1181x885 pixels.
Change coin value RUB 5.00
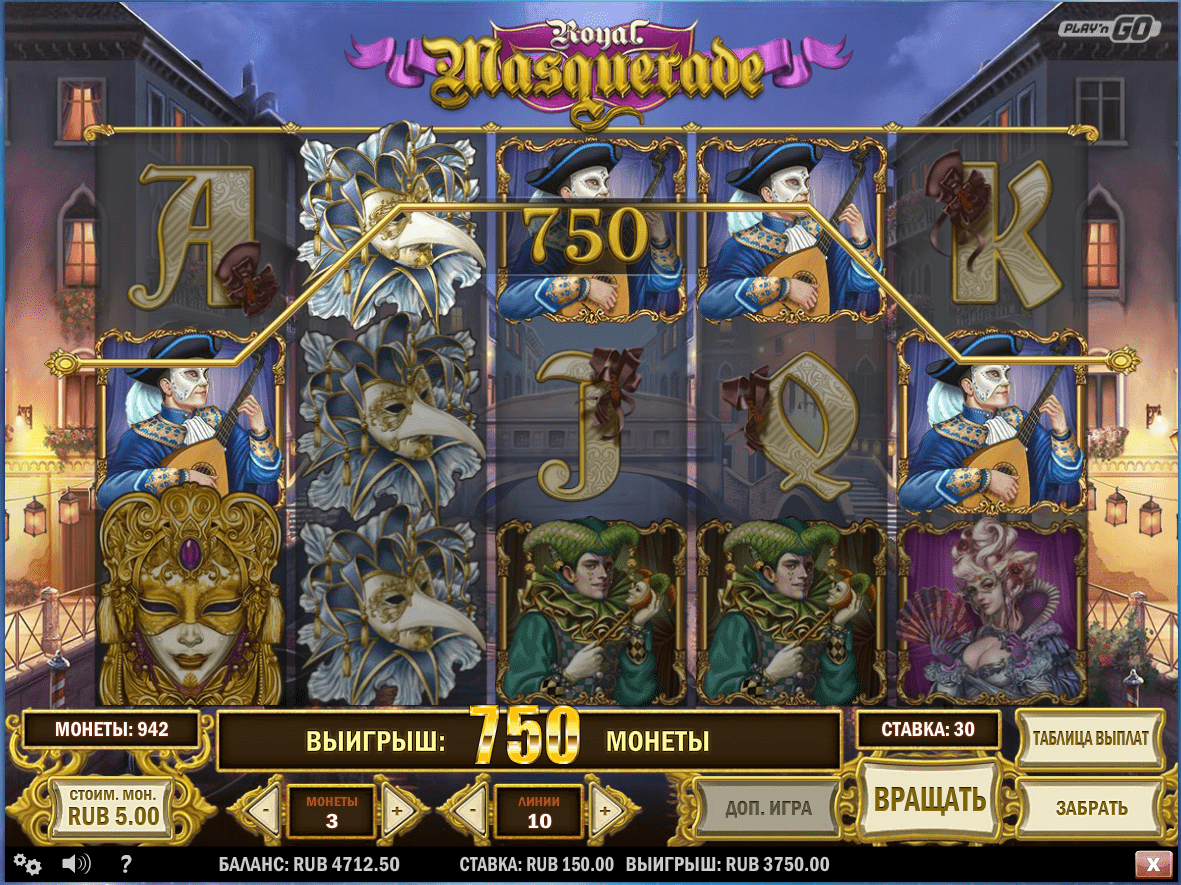(113, 807)
